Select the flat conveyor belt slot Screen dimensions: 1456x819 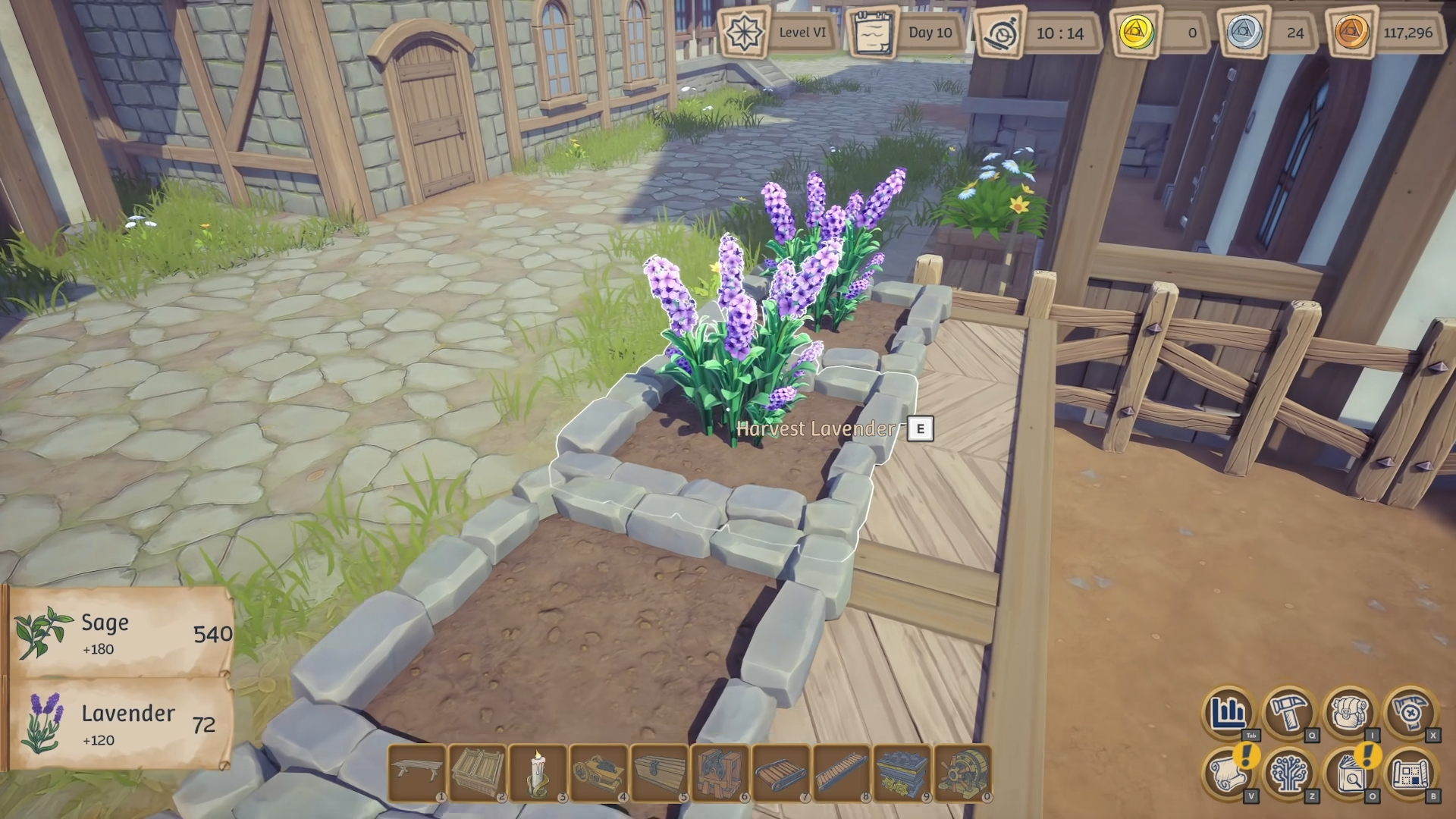tap(780, 772)
